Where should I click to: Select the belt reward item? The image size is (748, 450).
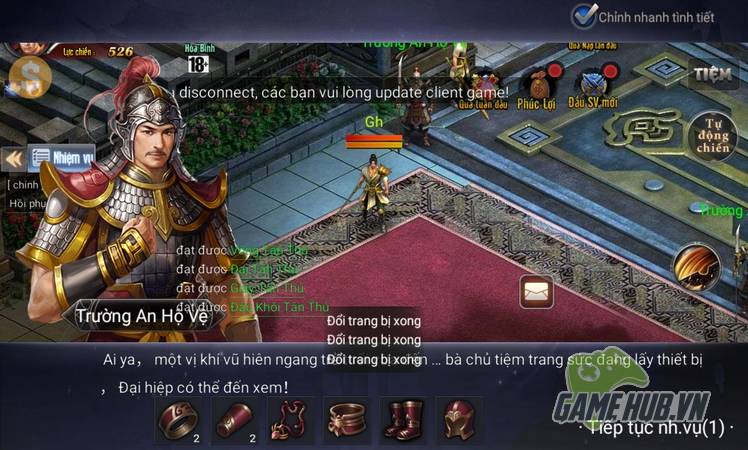(x=347, y=418)
